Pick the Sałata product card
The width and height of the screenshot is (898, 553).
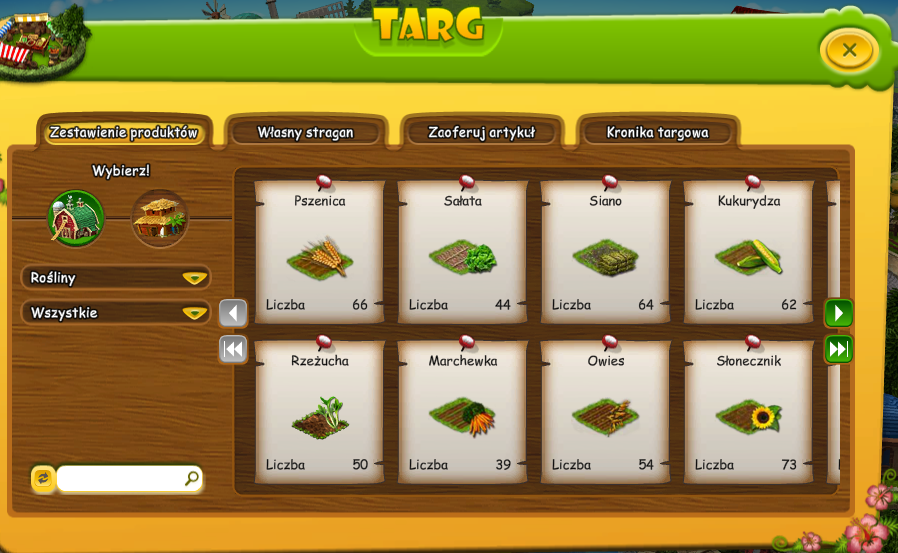pos(463,252)
